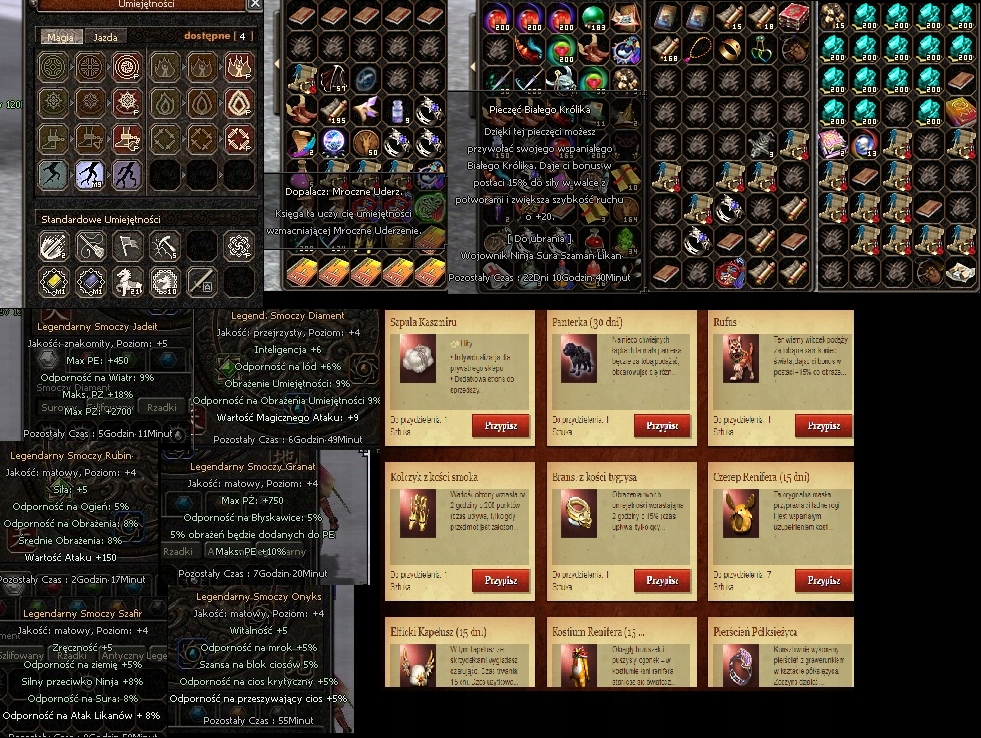The image size is (981, 738).
Task: Select the purple winged star shuriken item
Action: [365, 109]
